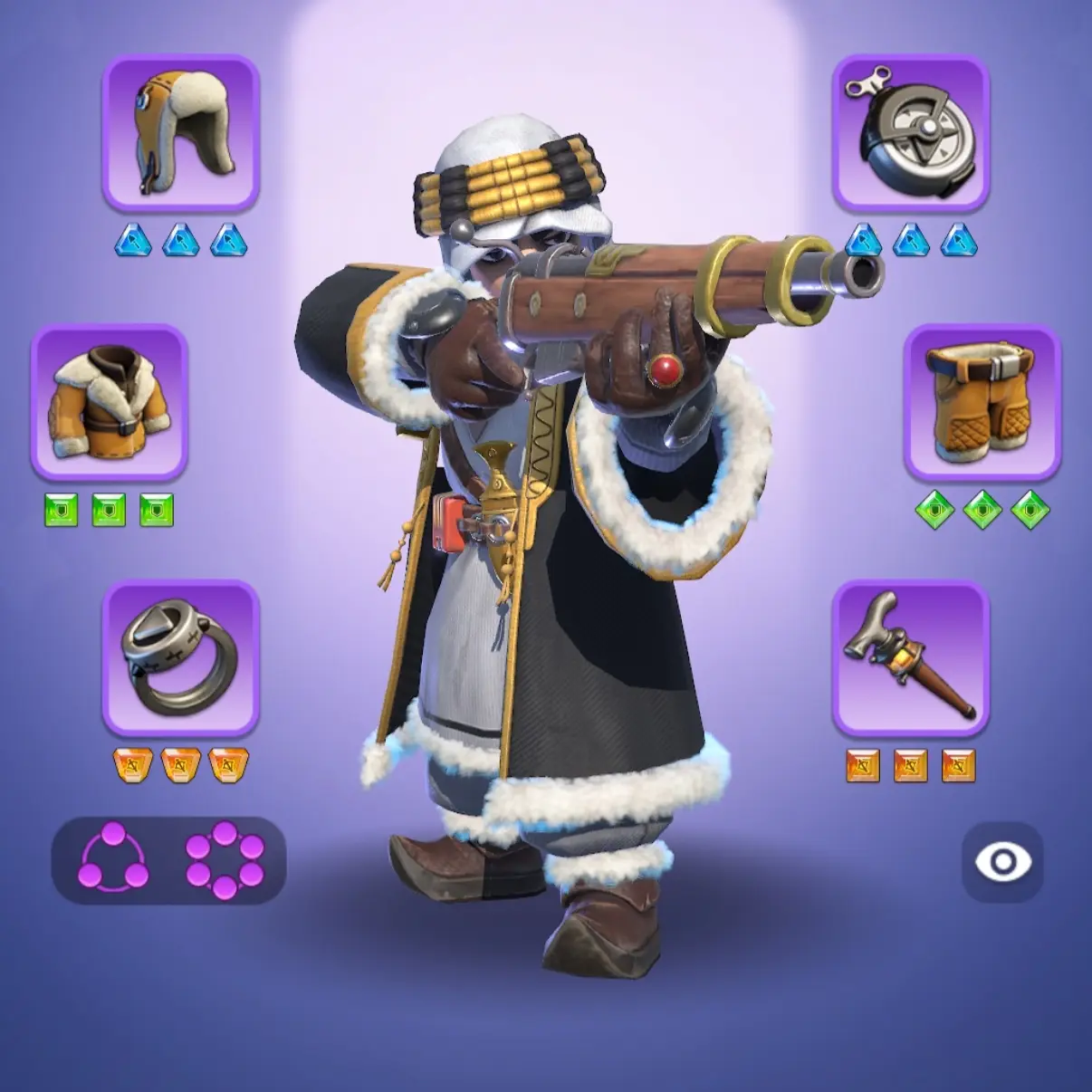Open the fur-collar jacket equipment slot
The image size is (1092, 1092).
[110, 401]
